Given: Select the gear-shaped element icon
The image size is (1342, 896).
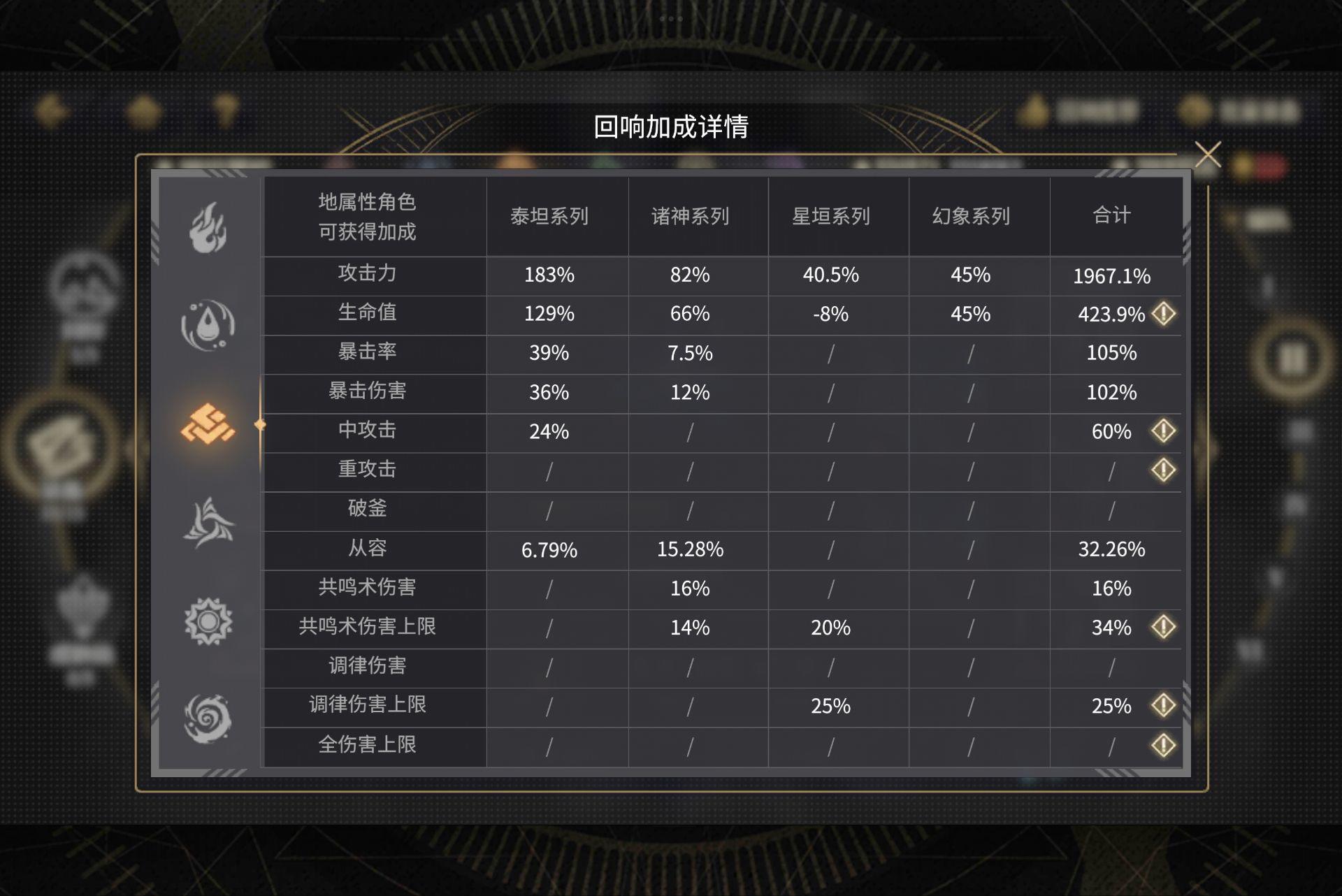Looking at the screenshot, I should tap(208, 620).
